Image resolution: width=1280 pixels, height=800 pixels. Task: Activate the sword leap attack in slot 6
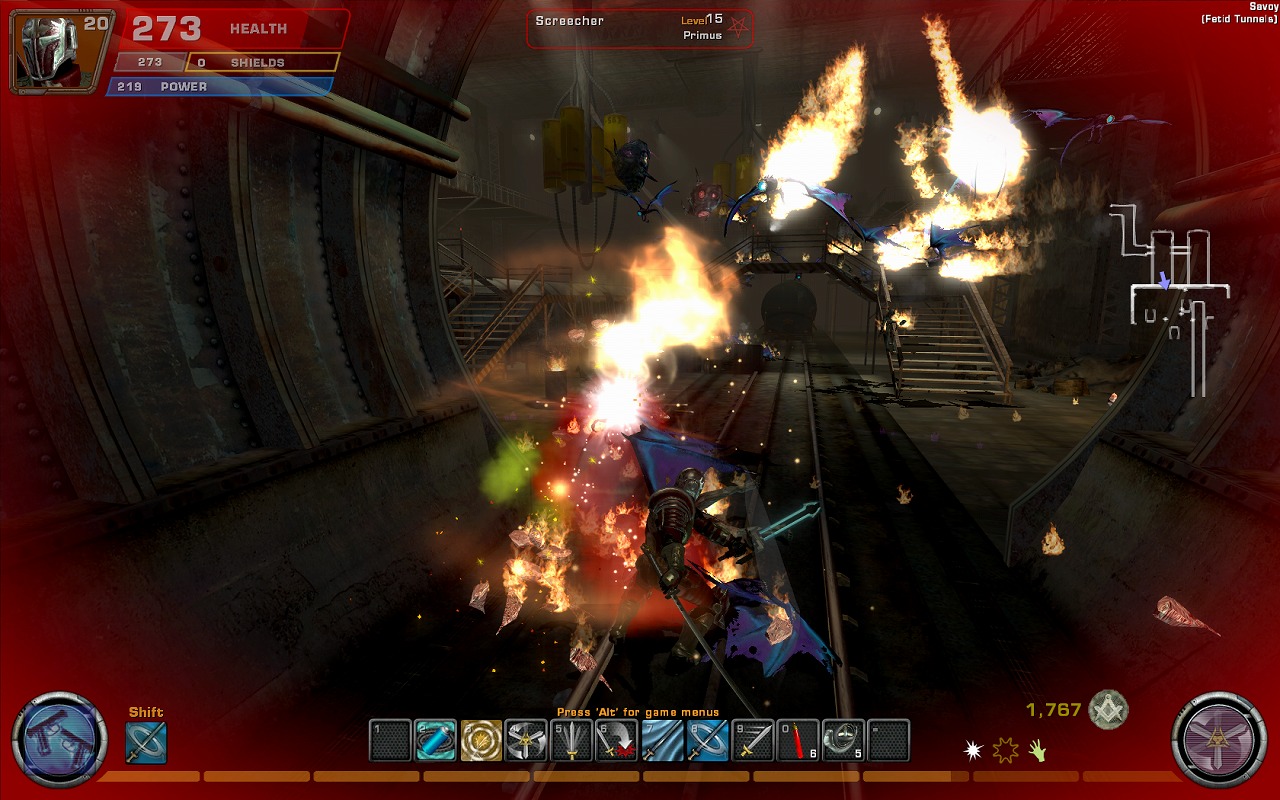tap(617, 741)
